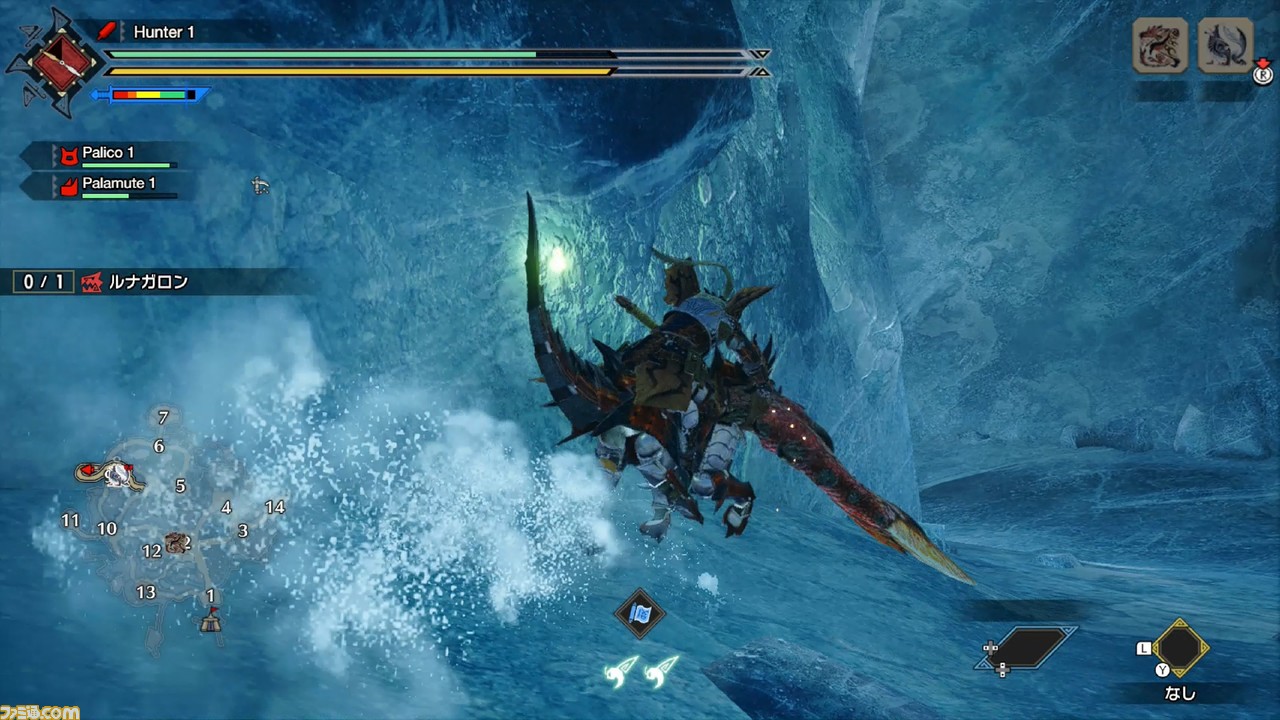Click the blue switch skill scroll icon

click(640, 612)
